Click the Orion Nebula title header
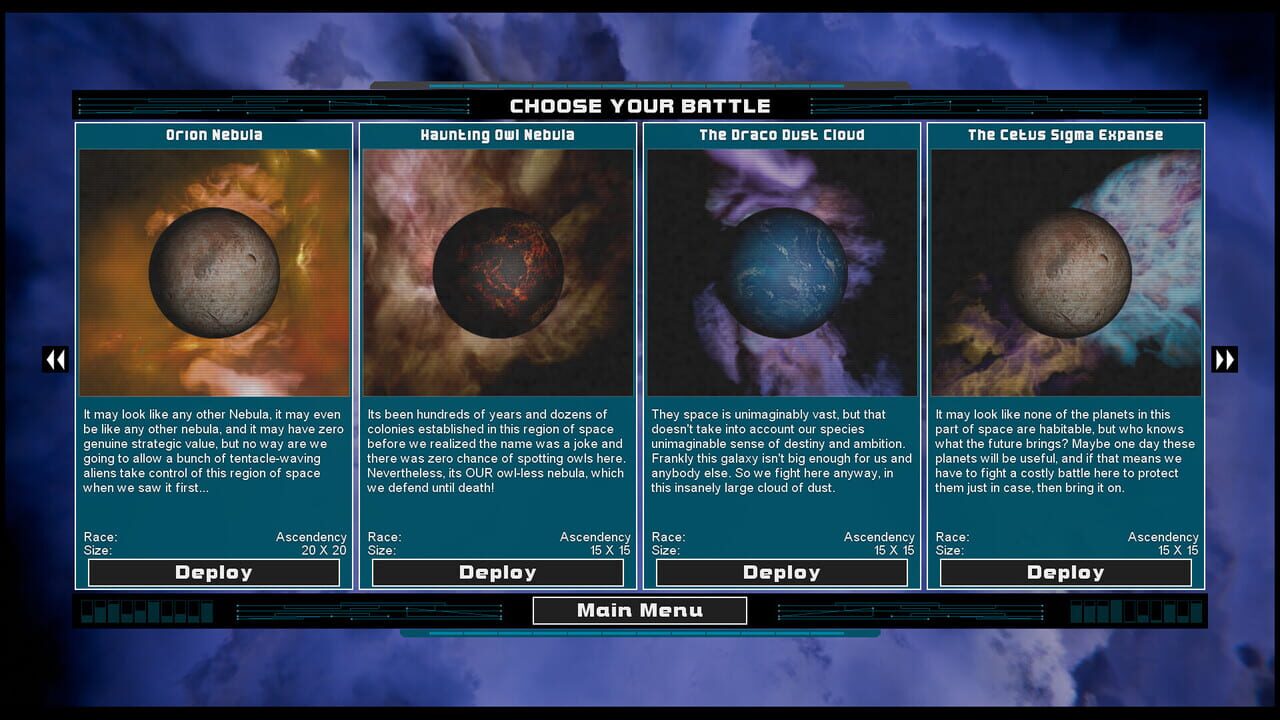 tap(213, 134)
